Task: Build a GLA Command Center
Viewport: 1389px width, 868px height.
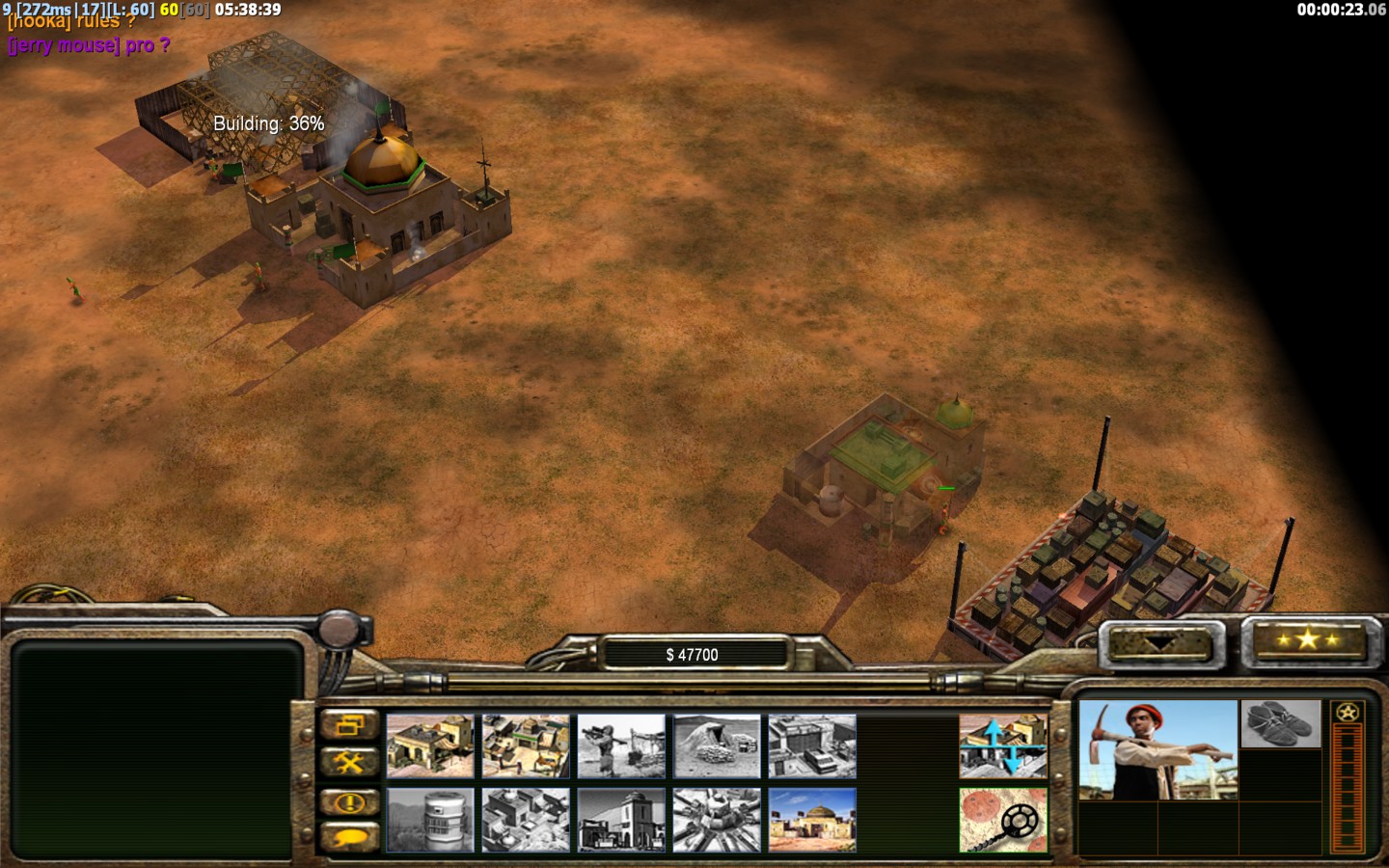Action: pos(812,820)
